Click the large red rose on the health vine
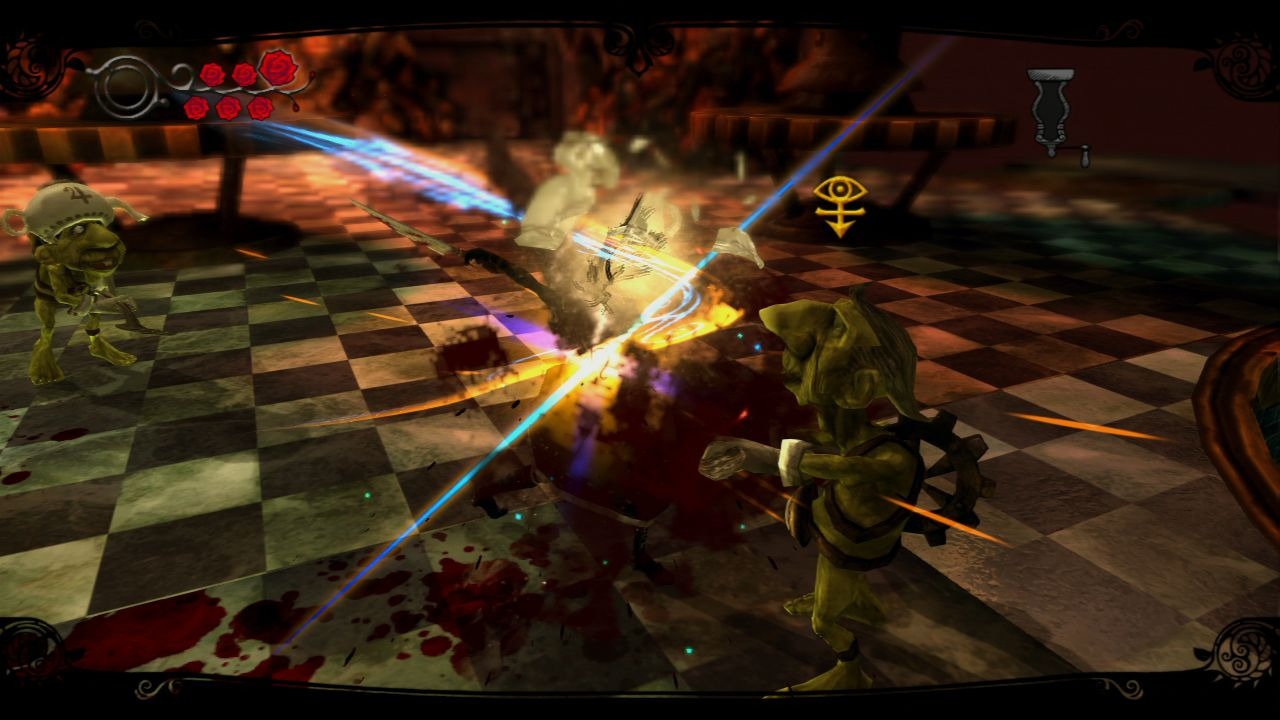 click(x=278, y=69)
